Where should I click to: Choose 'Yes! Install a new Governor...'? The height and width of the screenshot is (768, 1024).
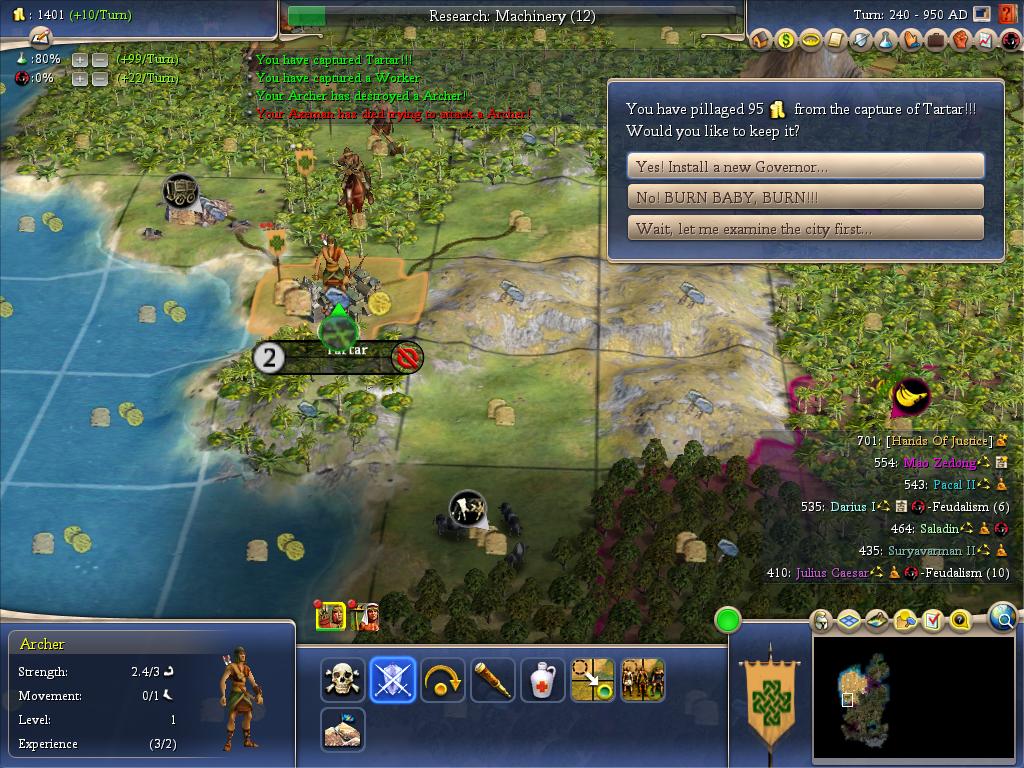tap(805, 166)
